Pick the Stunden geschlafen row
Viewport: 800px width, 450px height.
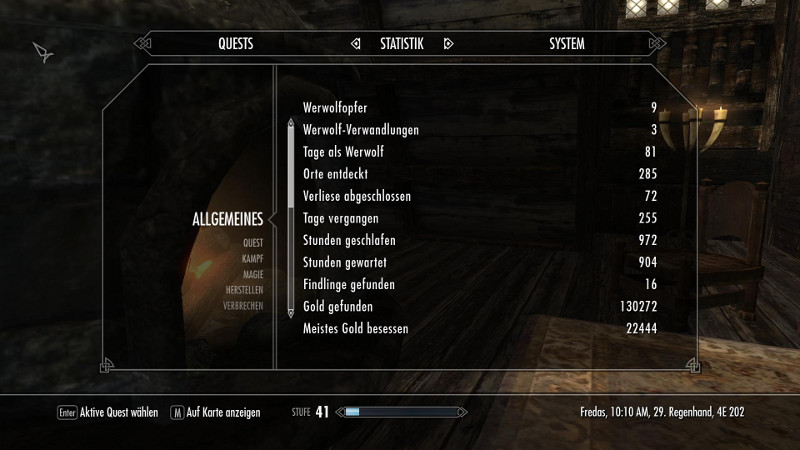click(480, 240)
